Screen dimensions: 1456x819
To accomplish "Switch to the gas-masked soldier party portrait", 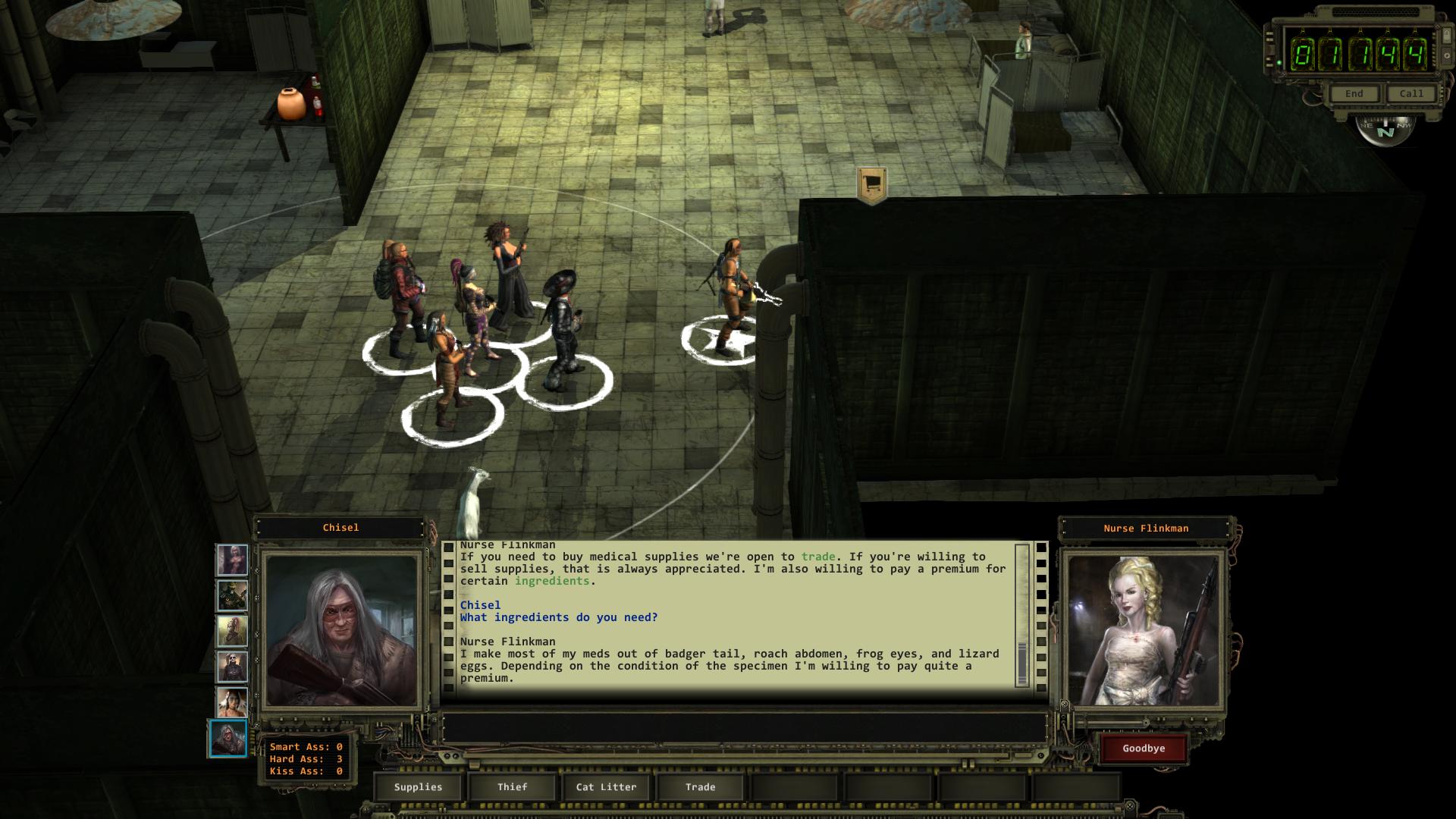I will (232, 596).
